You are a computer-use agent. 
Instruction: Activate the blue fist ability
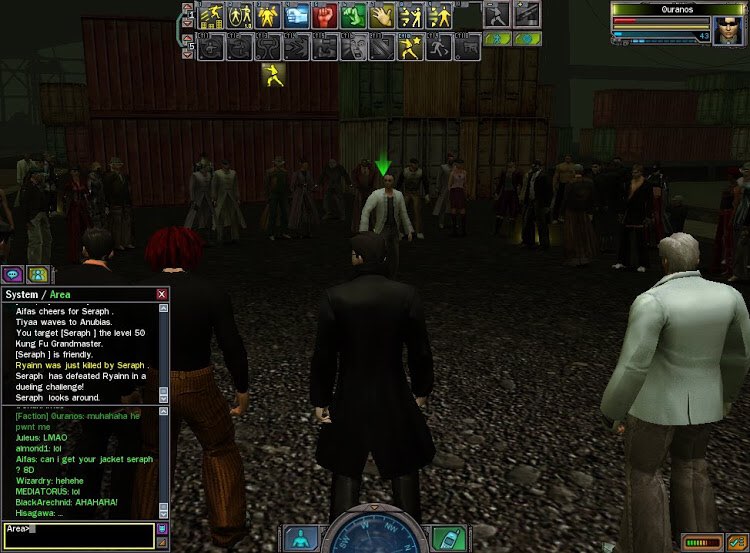click(297, 16)
